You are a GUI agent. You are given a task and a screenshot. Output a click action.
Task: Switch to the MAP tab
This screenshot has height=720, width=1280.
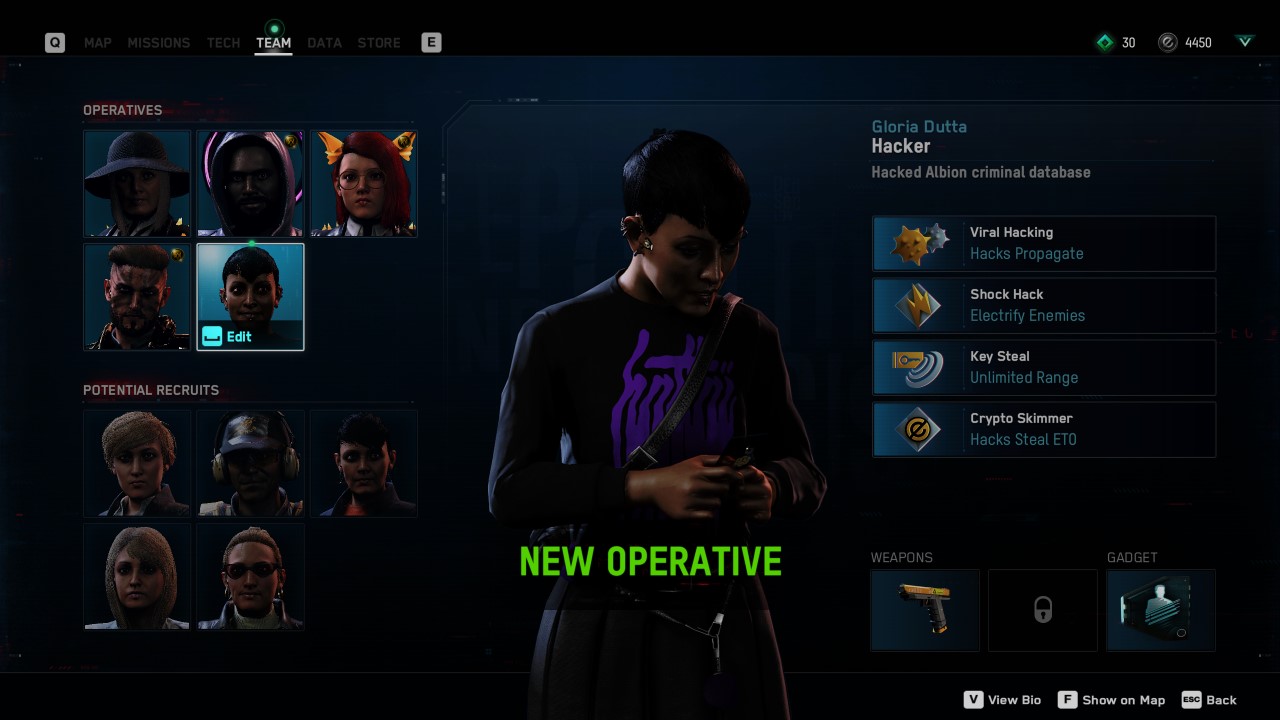[97, 43]
